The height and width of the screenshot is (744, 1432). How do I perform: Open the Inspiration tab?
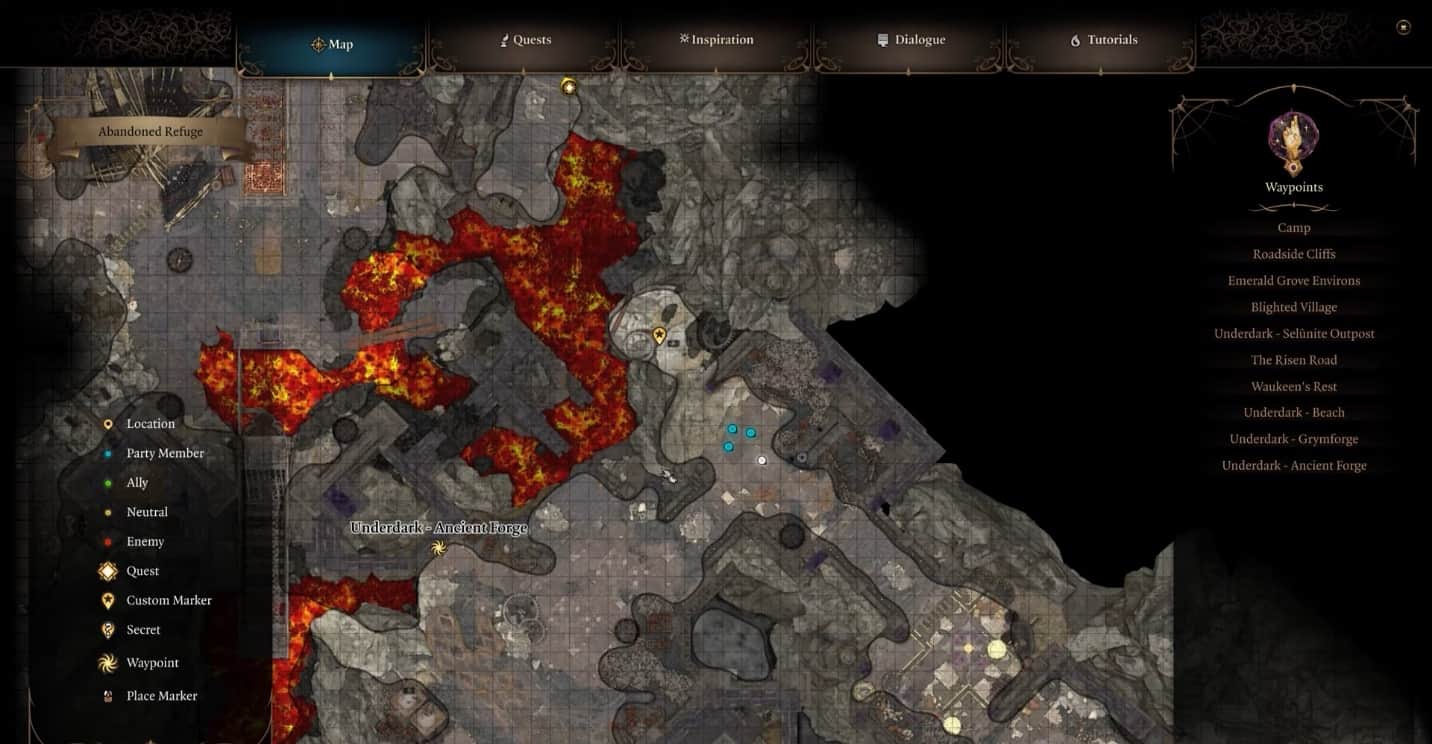coord(716,40)
